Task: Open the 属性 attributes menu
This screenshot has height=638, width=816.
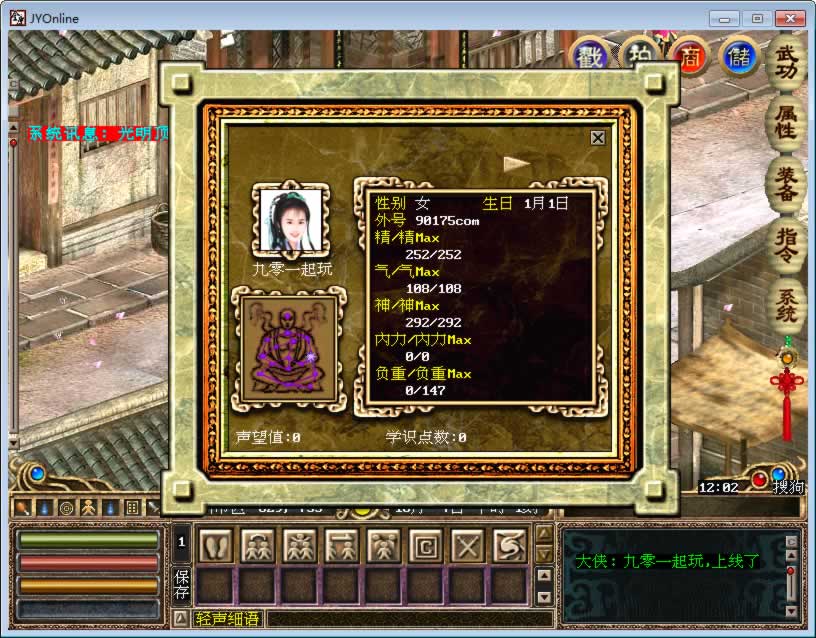Action: pos(786,123)
